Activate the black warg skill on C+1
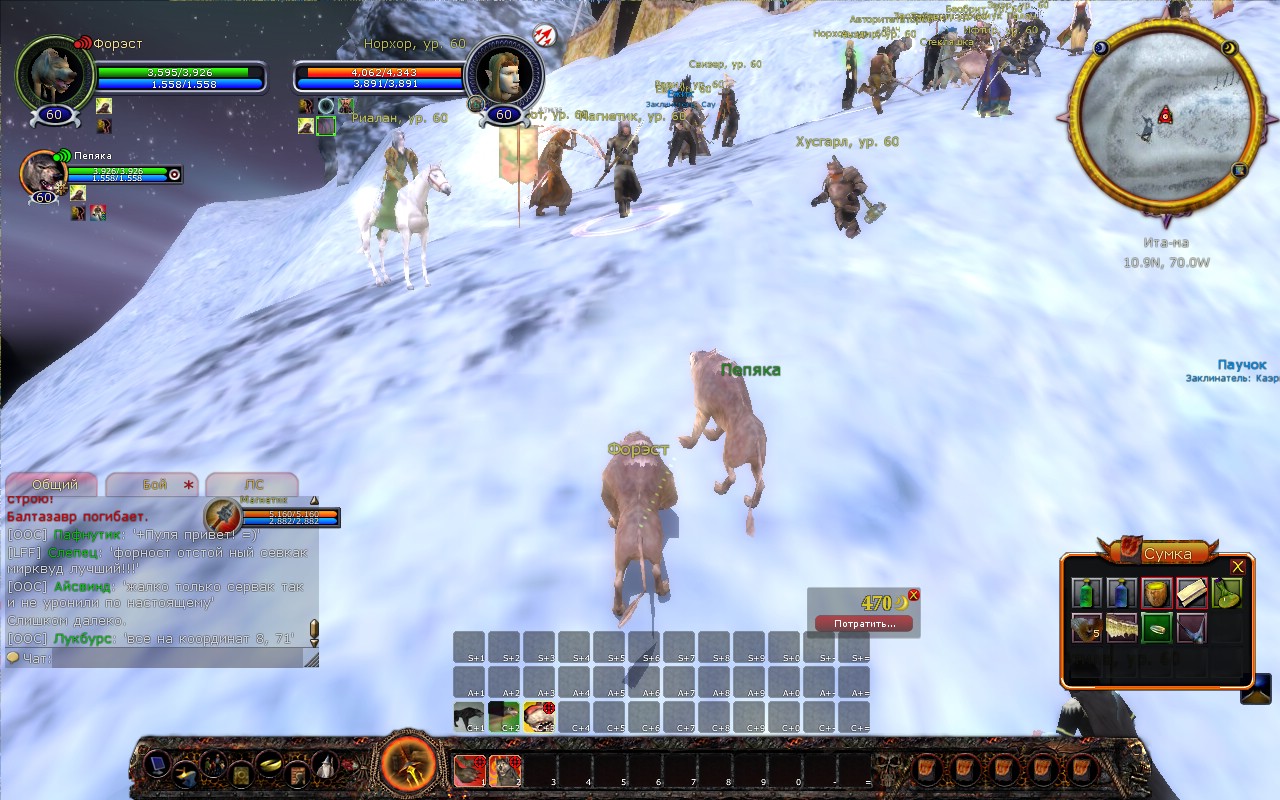 (469, 717)
